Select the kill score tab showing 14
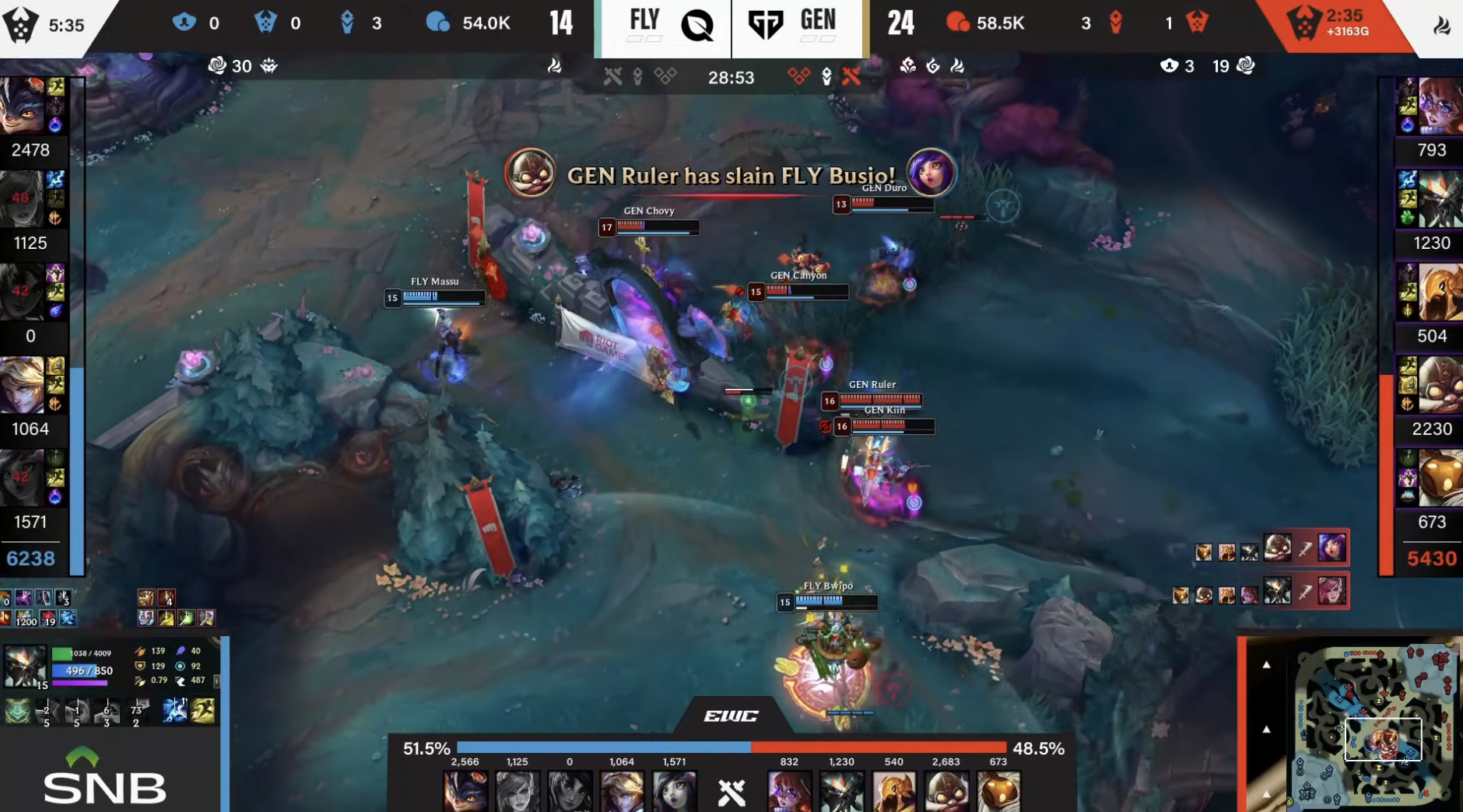 pyautogui.click(x=562, y=23)
